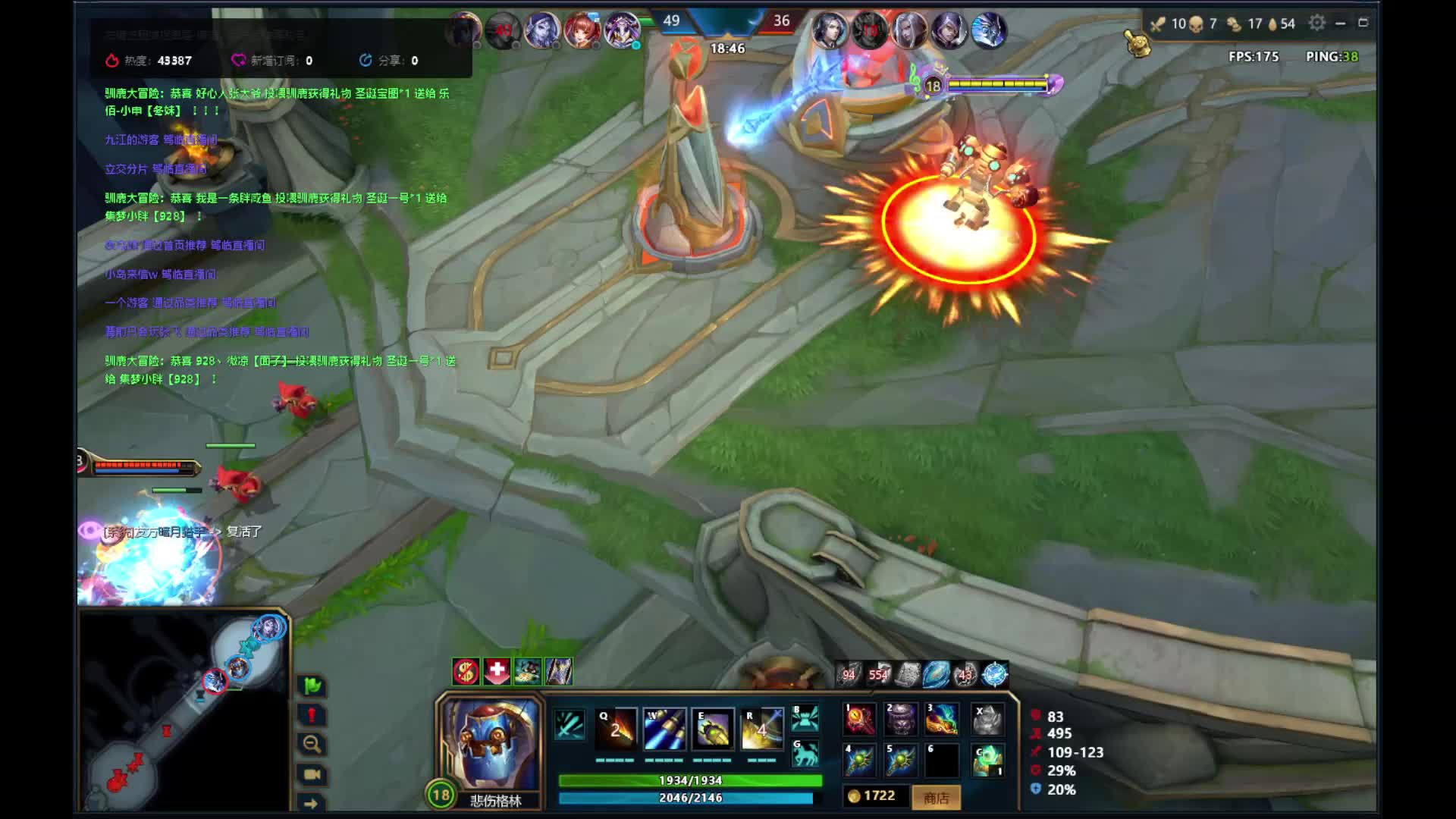Screen dimensions: 1456x819
Task: Click the X slot gray trinket
Action: (x=988, y=719)
